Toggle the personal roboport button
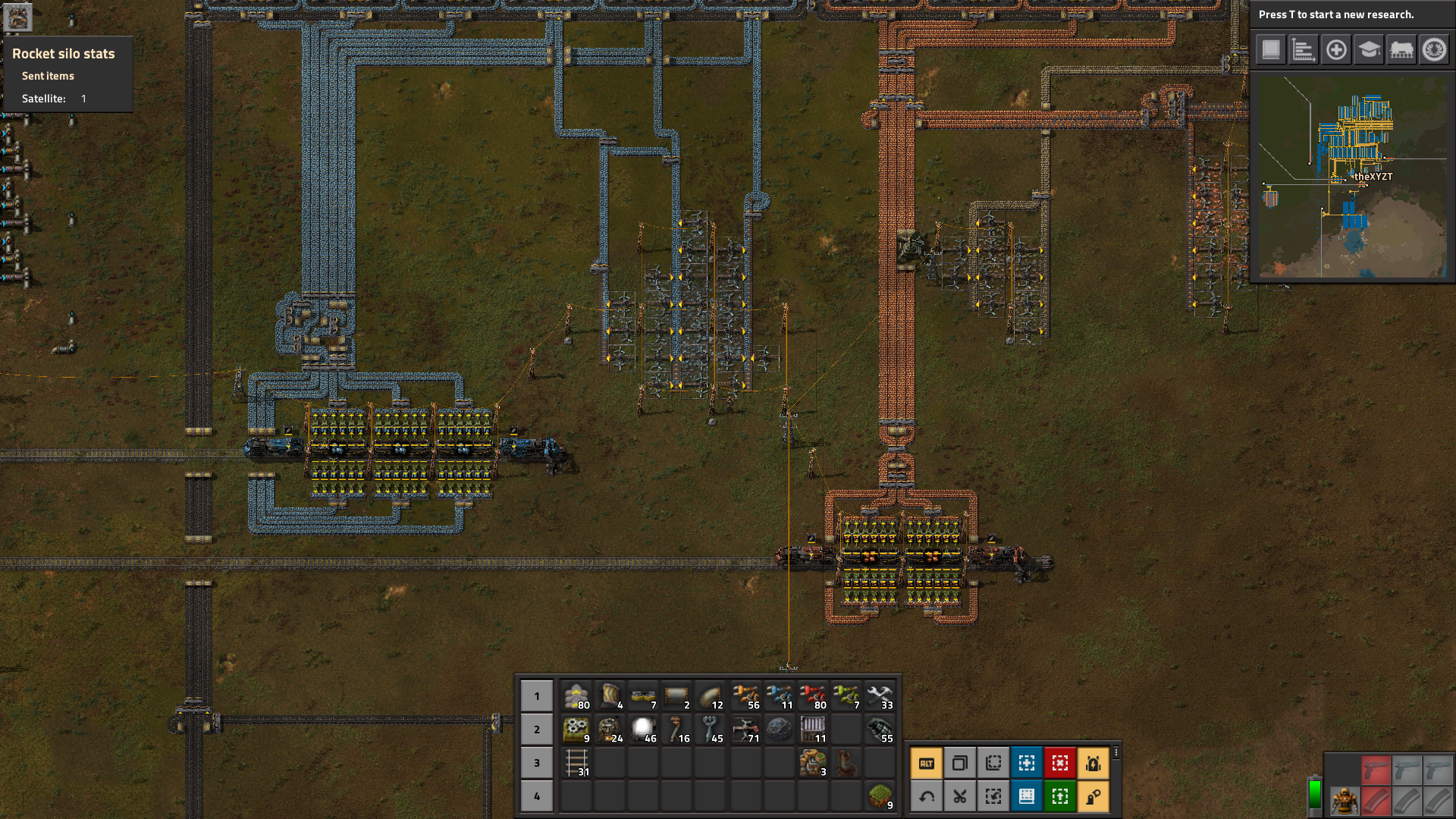This screenshot has height=819, width=1456. [1094, 764]
